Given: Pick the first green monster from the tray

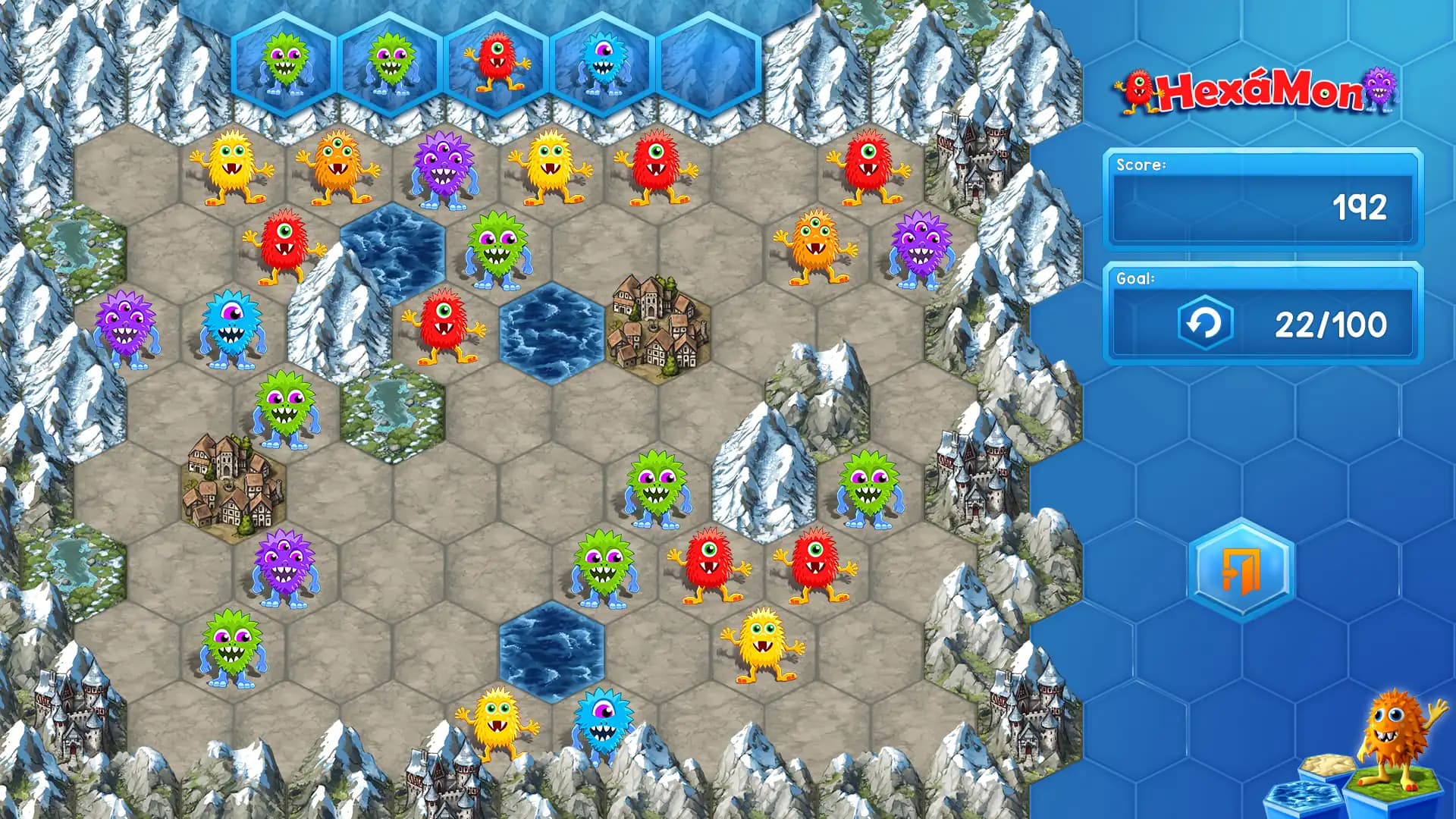Looking at the screenshot, I should 284,62.
